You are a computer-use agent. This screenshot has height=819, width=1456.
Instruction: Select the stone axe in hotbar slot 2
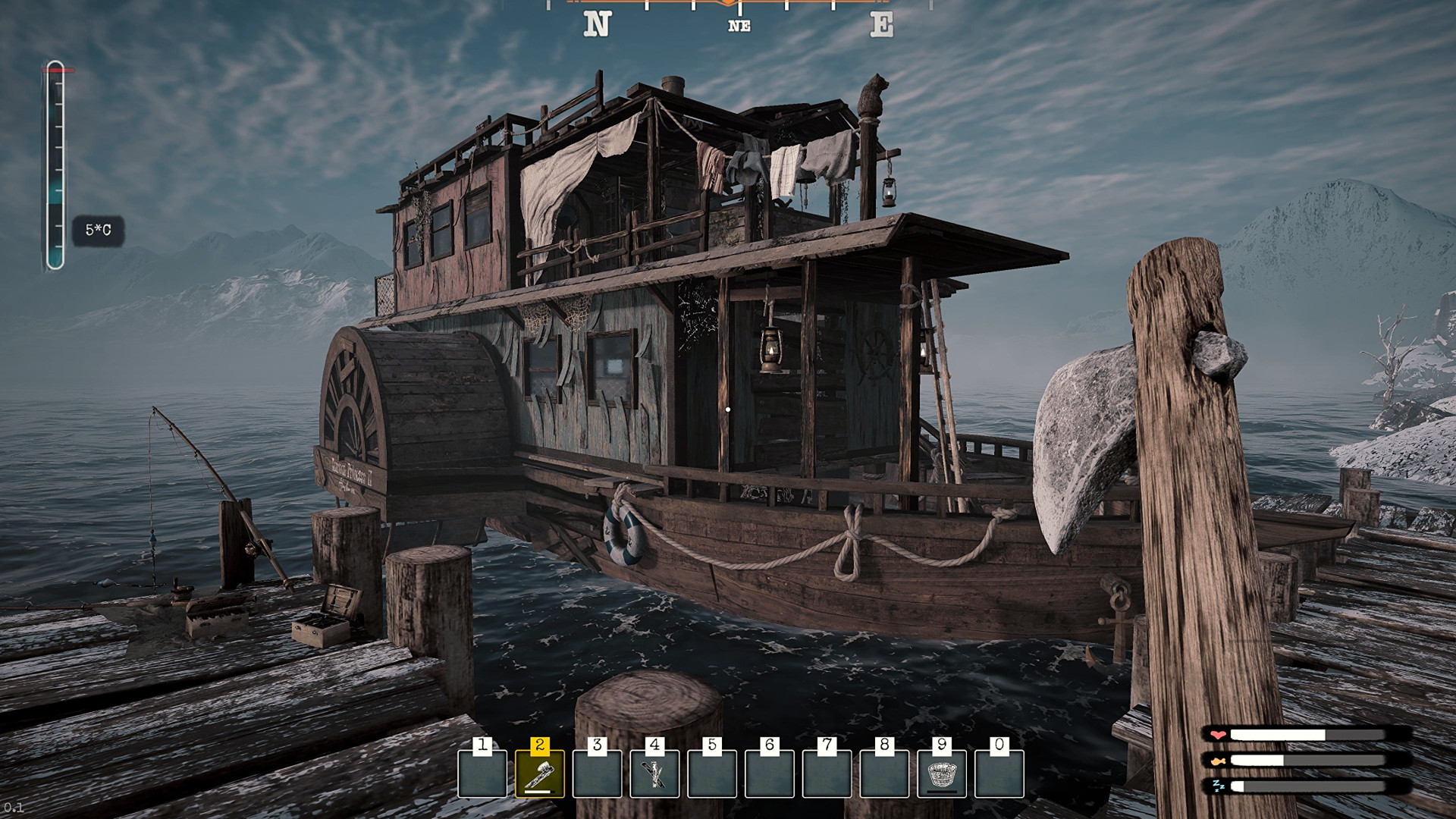(539, 774)
